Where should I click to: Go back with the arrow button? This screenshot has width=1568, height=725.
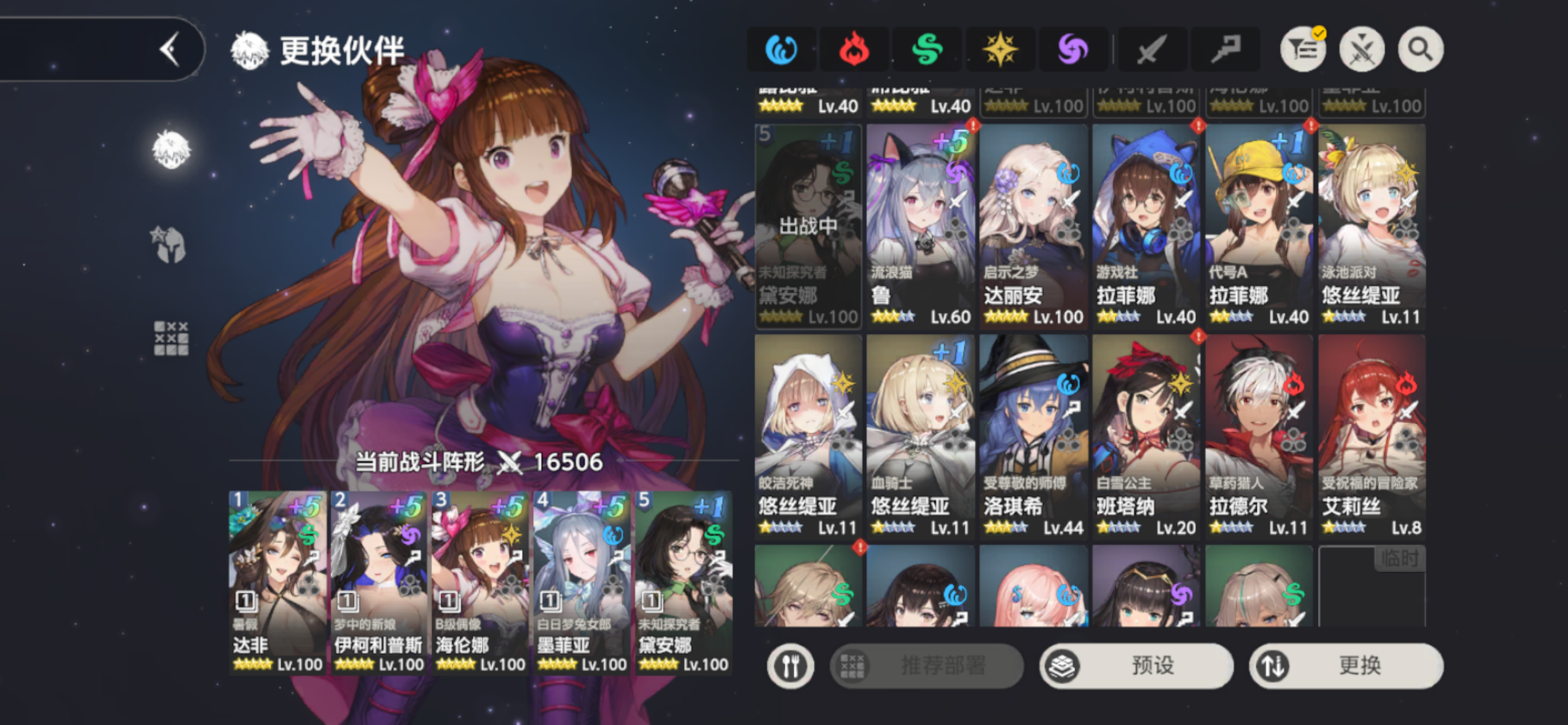click(x=170, y=50)
